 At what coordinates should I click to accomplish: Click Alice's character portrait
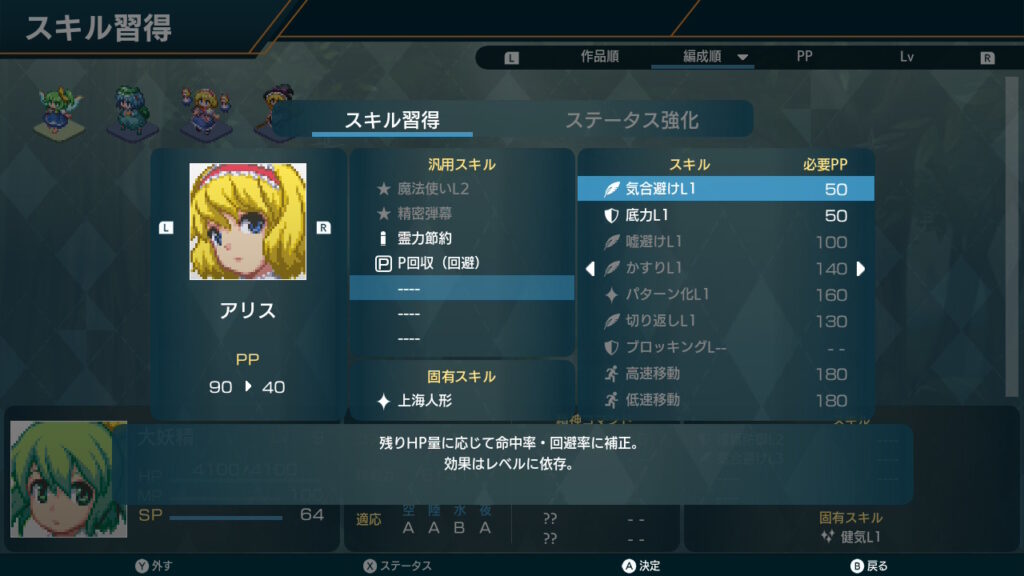[x=248, y=222]
